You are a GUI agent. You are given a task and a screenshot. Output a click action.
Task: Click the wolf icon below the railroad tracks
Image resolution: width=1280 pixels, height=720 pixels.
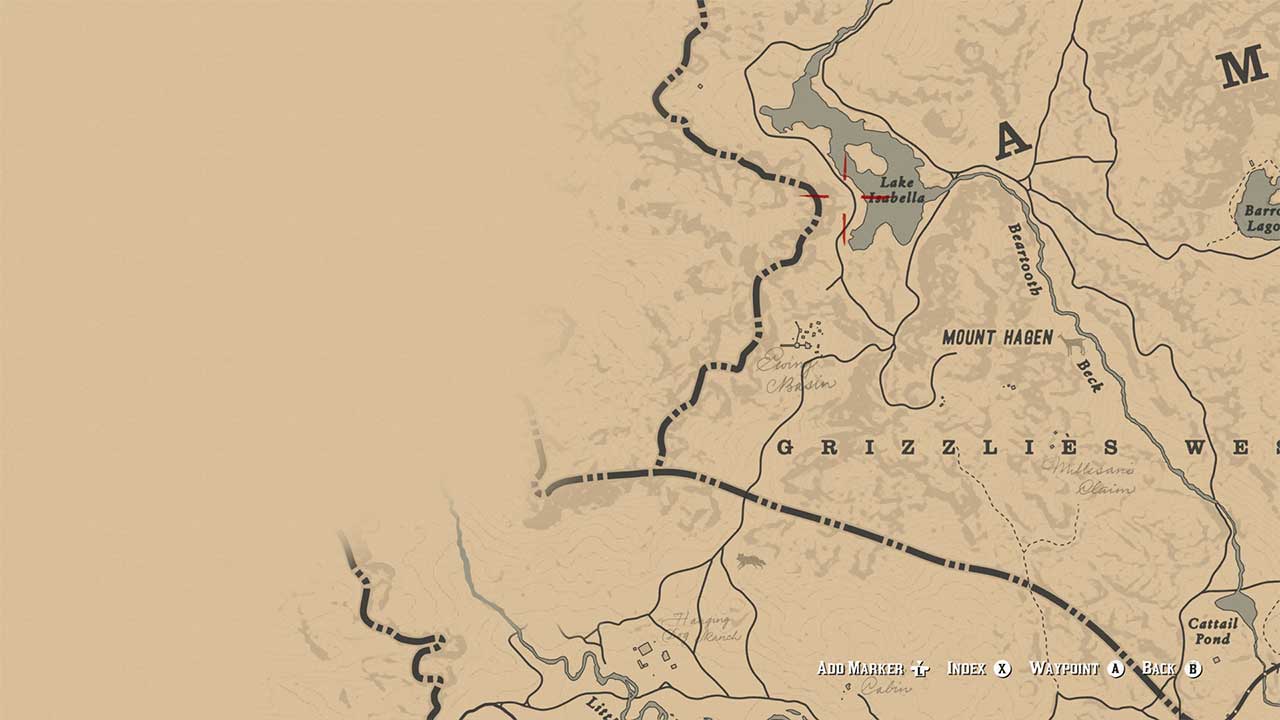[750, 561]
